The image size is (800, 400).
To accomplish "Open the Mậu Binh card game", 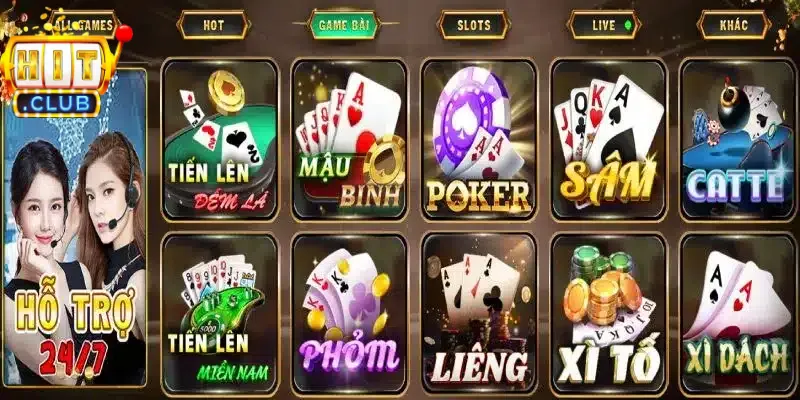I will point(348,138).
